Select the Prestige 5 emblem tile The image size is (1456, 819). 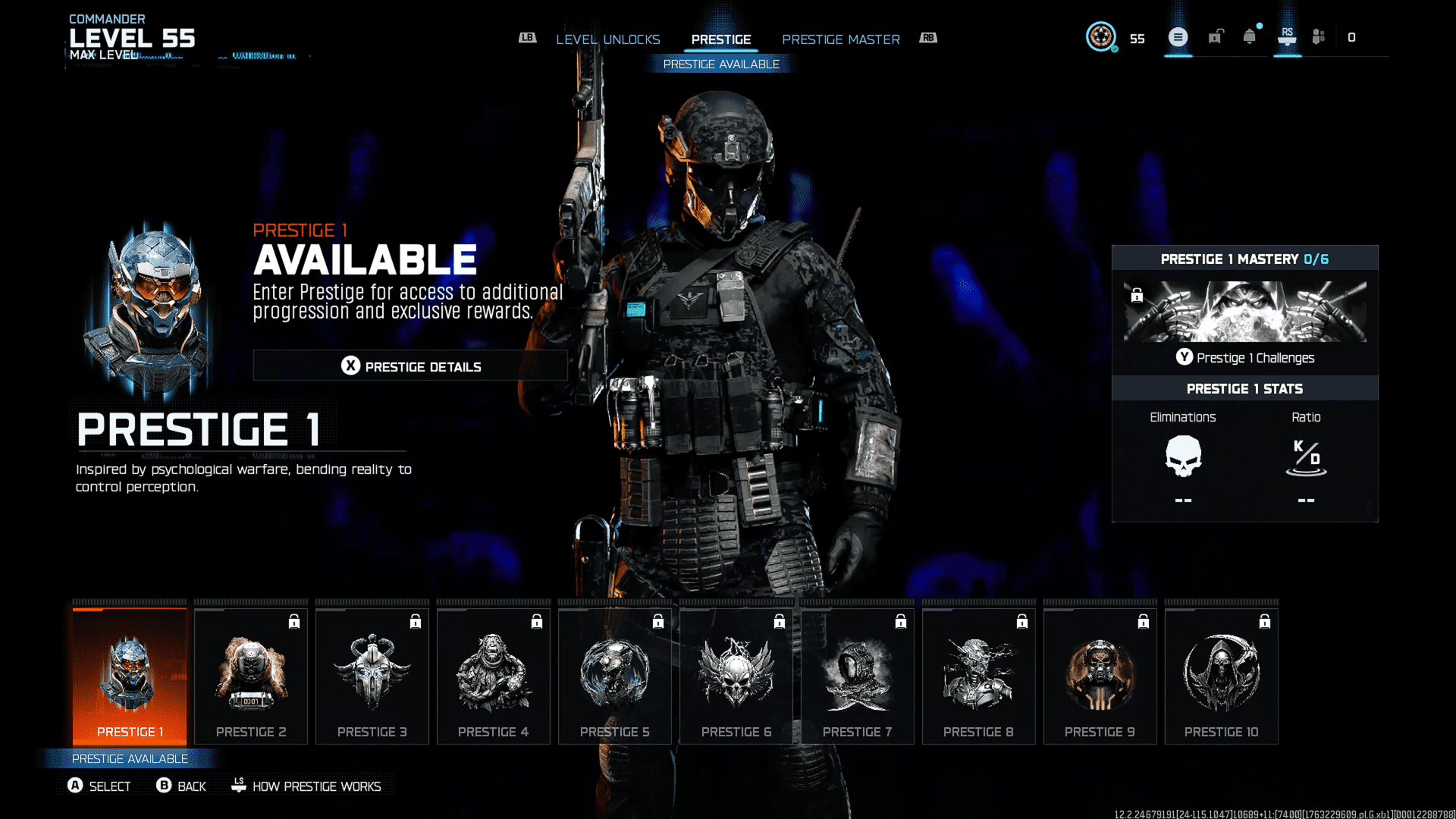(615, 676)
